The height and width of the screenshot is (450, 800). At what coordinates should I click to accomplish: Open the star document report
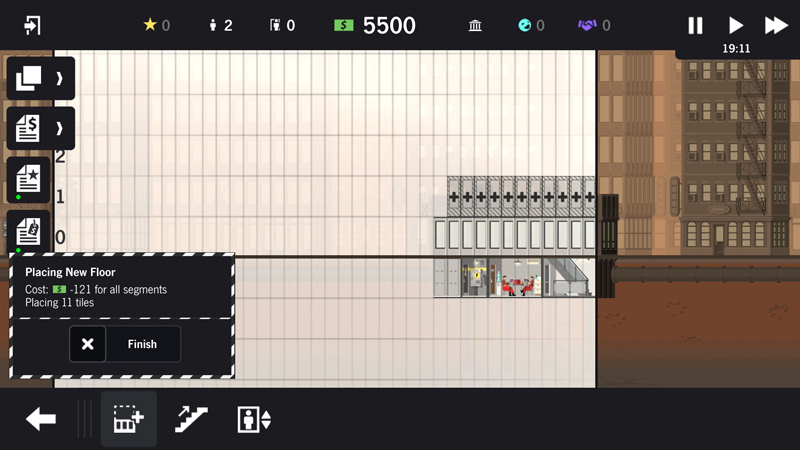click(28, 179)
